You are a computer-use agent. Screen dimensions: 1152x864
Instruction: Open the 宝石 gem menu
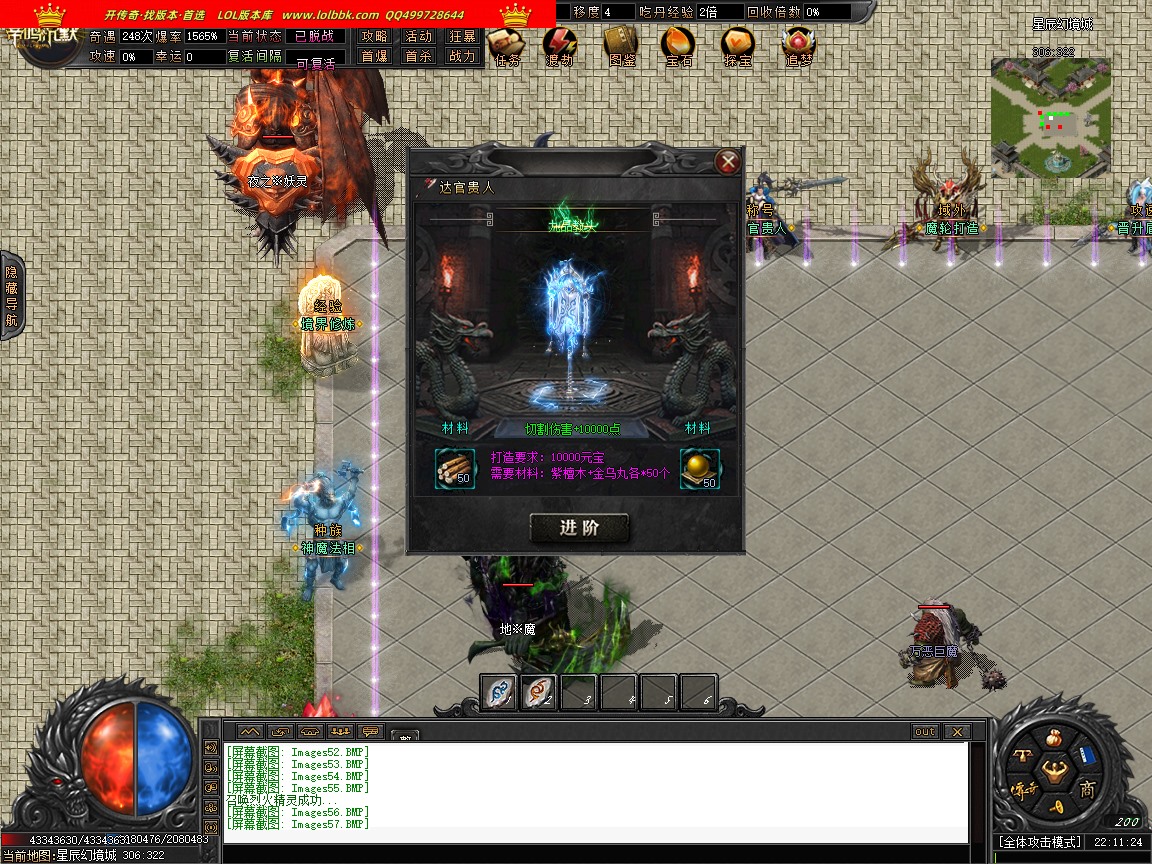point(679,45)
